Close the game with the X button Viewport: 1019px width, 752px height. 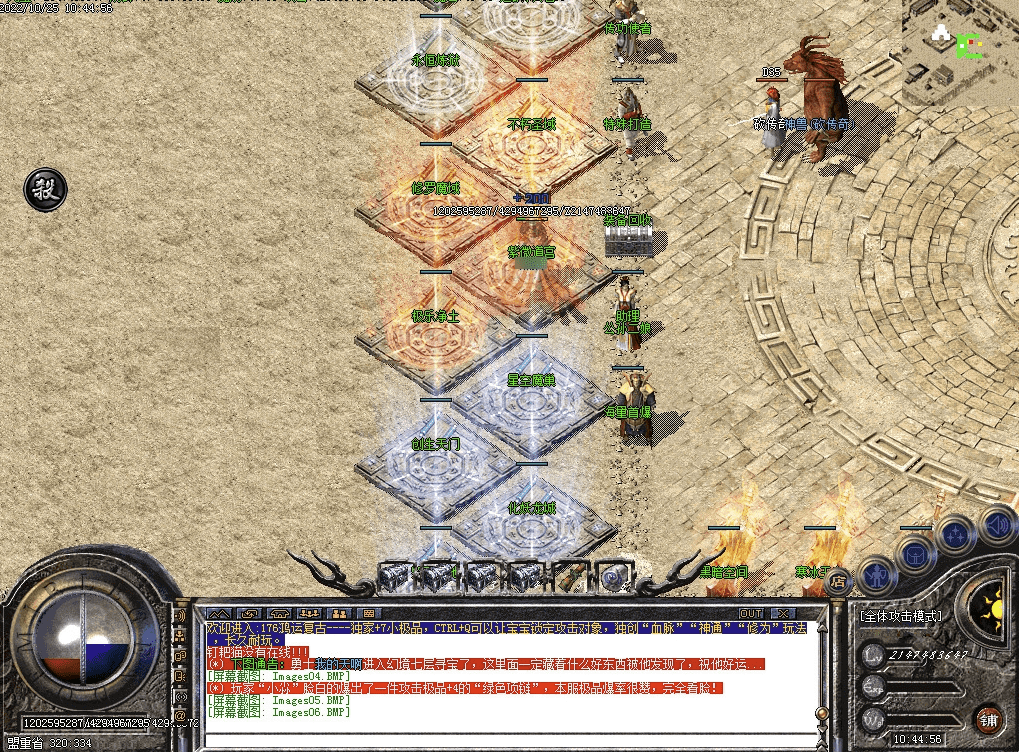782,613
